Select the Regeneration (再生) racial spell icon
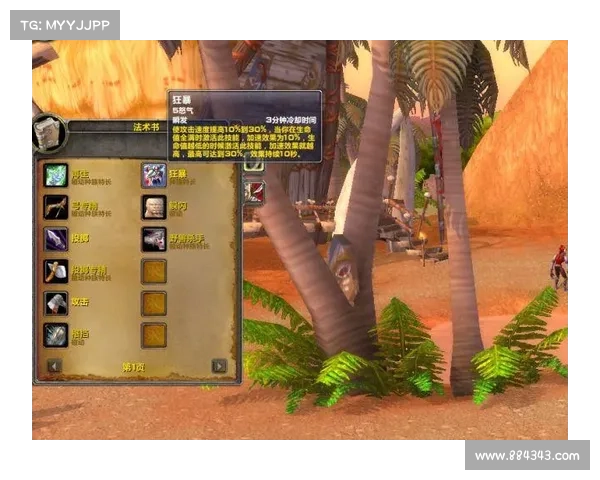 click(55, 176)
